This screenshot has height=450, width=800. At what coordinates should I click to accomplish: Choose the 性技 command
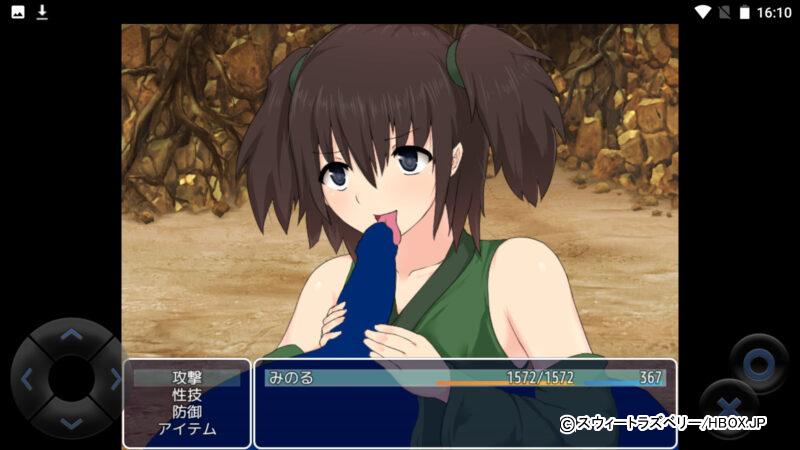tap(187, 395)
